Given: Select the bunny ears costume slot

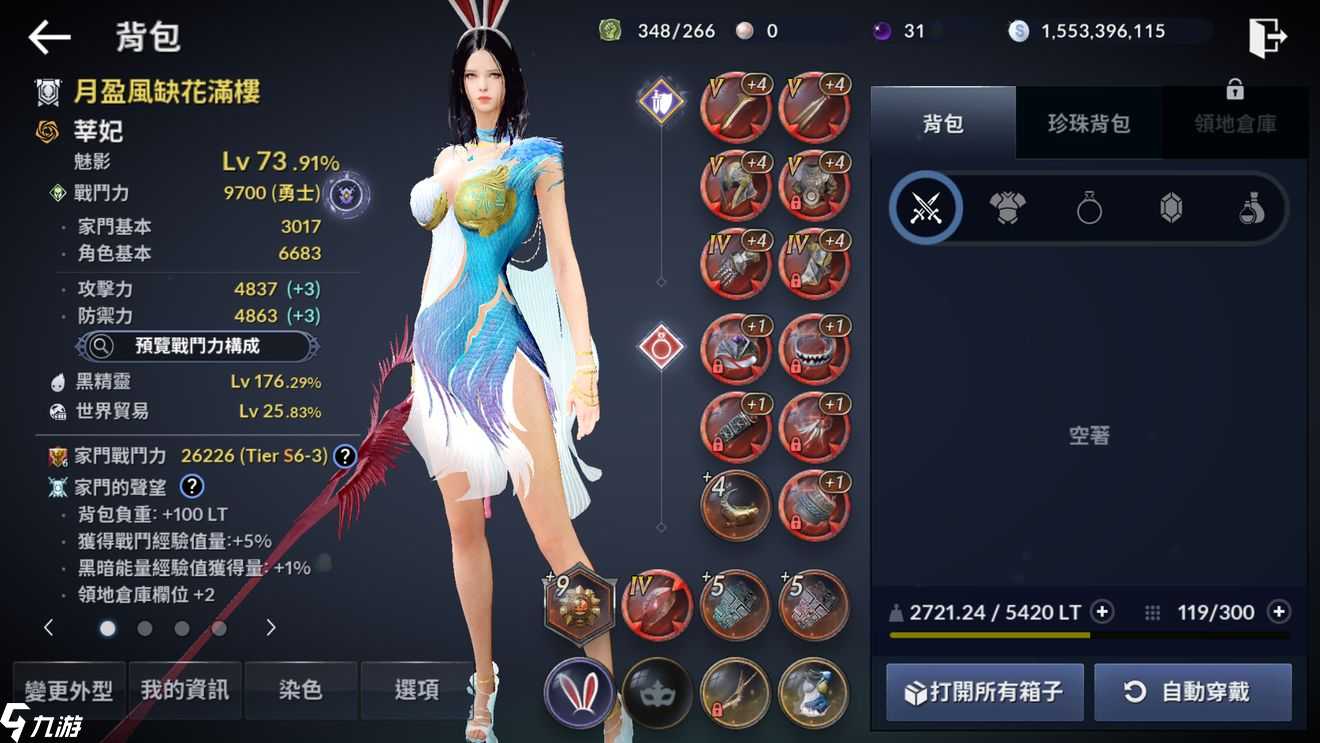Looking at the screenshot, I should 578,692.
